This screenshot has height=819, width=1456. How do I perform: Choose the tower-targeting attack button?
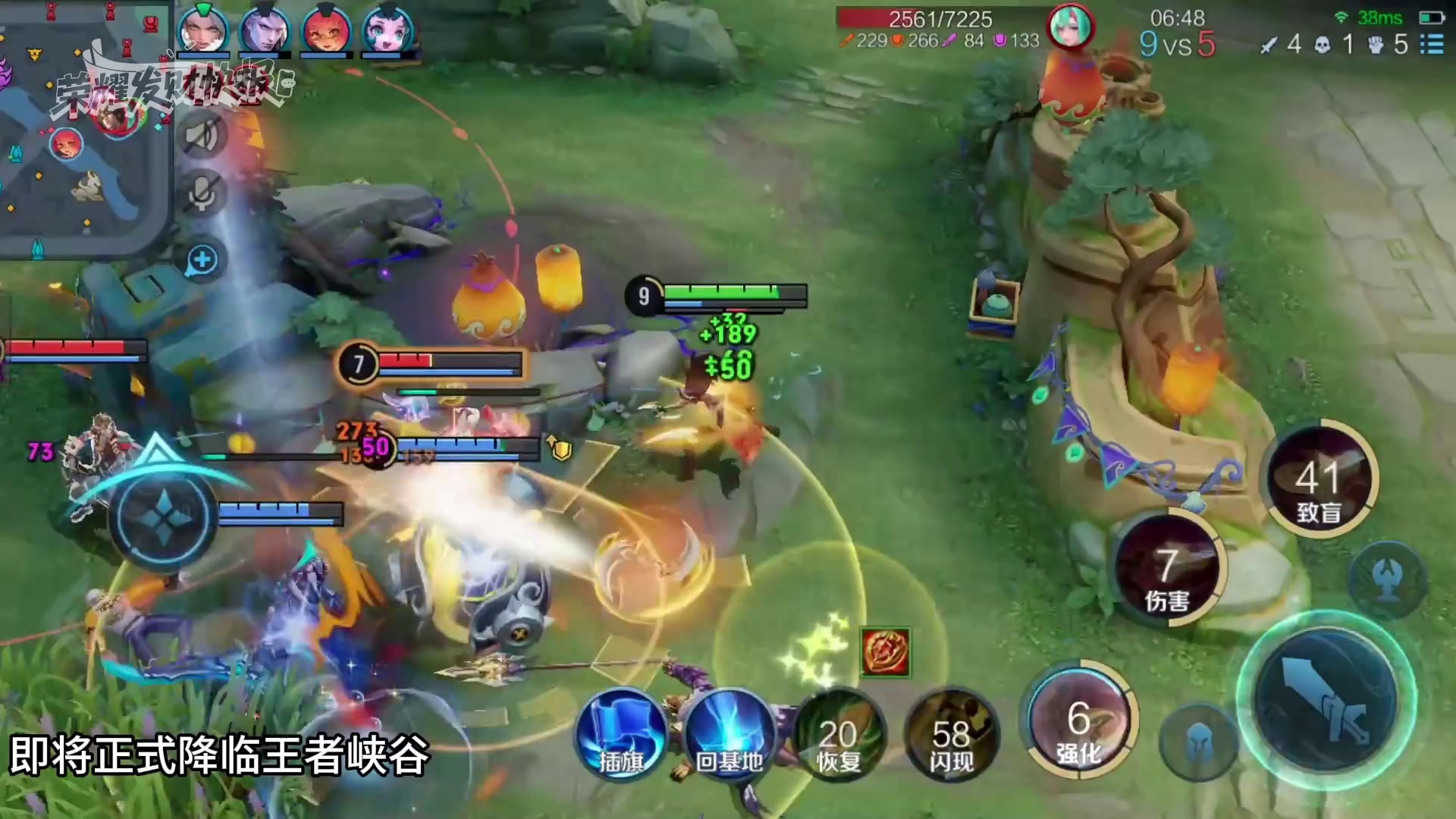click(1387, 578)
